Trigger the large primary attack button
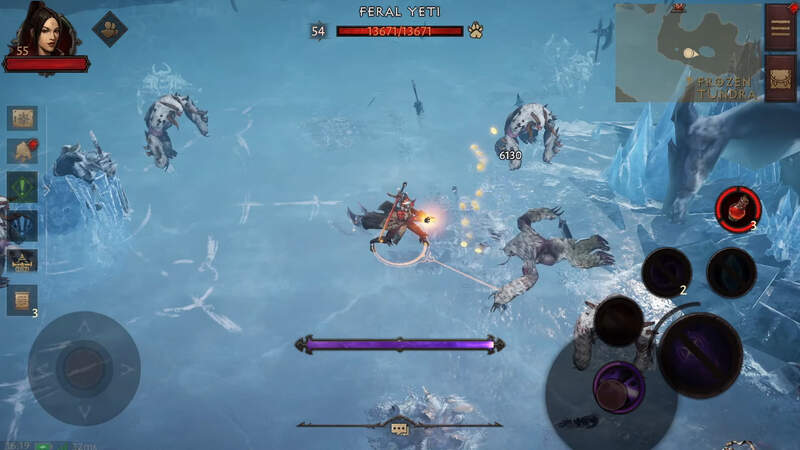Viewport: 800px width, 450px height. coord(699,355)
